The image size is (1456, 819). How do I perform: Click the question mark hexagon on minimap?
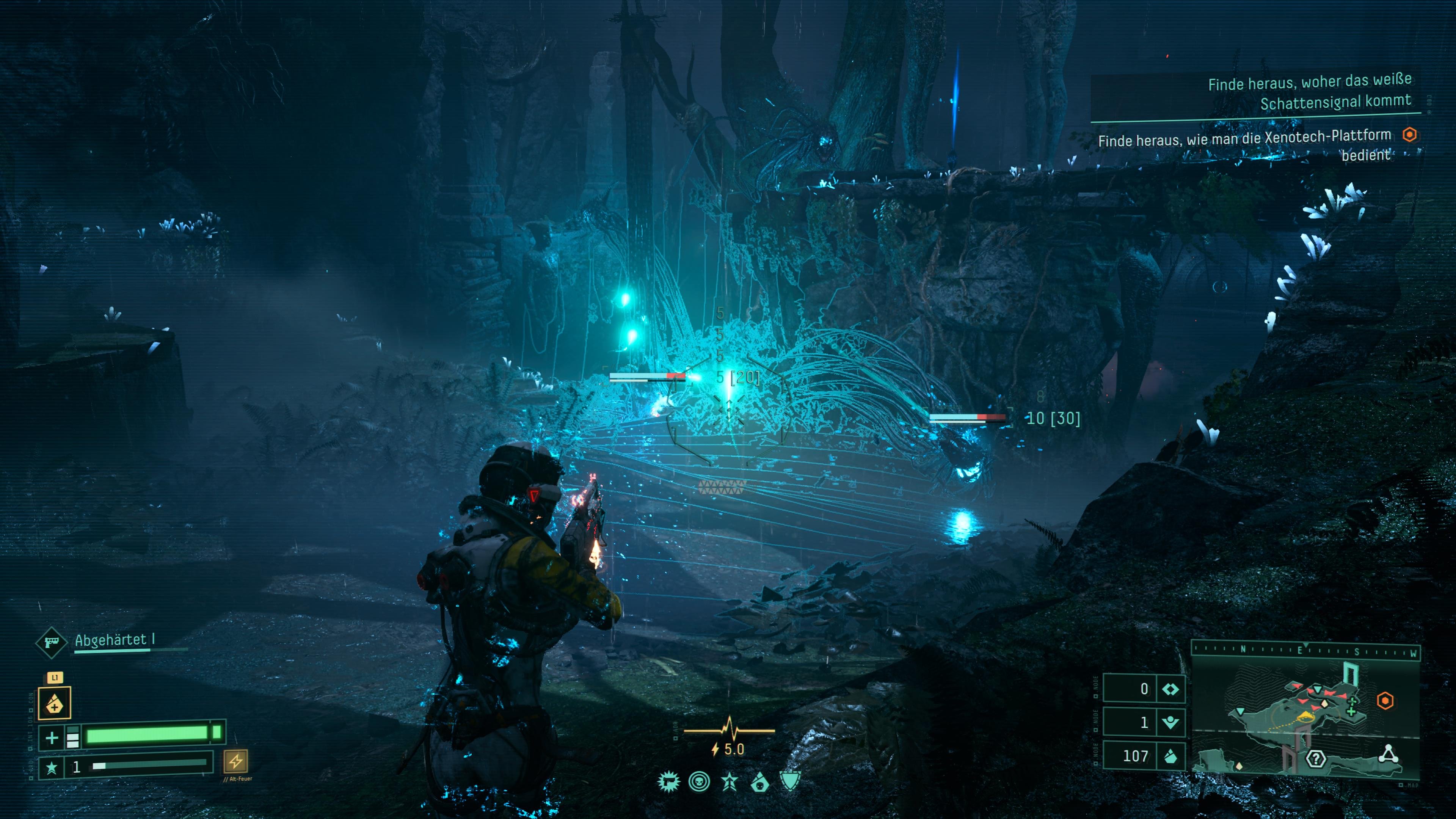(1316, 758)
